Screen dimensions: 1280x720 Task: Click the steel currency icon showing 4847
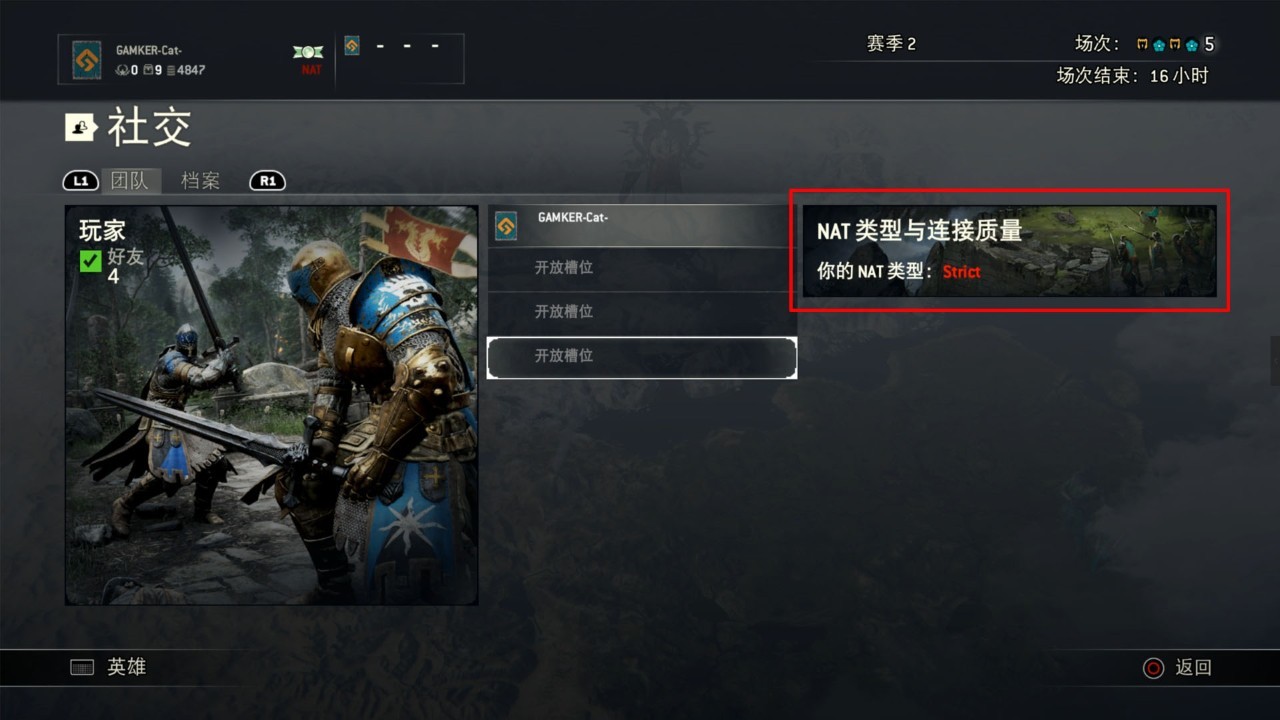click(x=173, y=69)
